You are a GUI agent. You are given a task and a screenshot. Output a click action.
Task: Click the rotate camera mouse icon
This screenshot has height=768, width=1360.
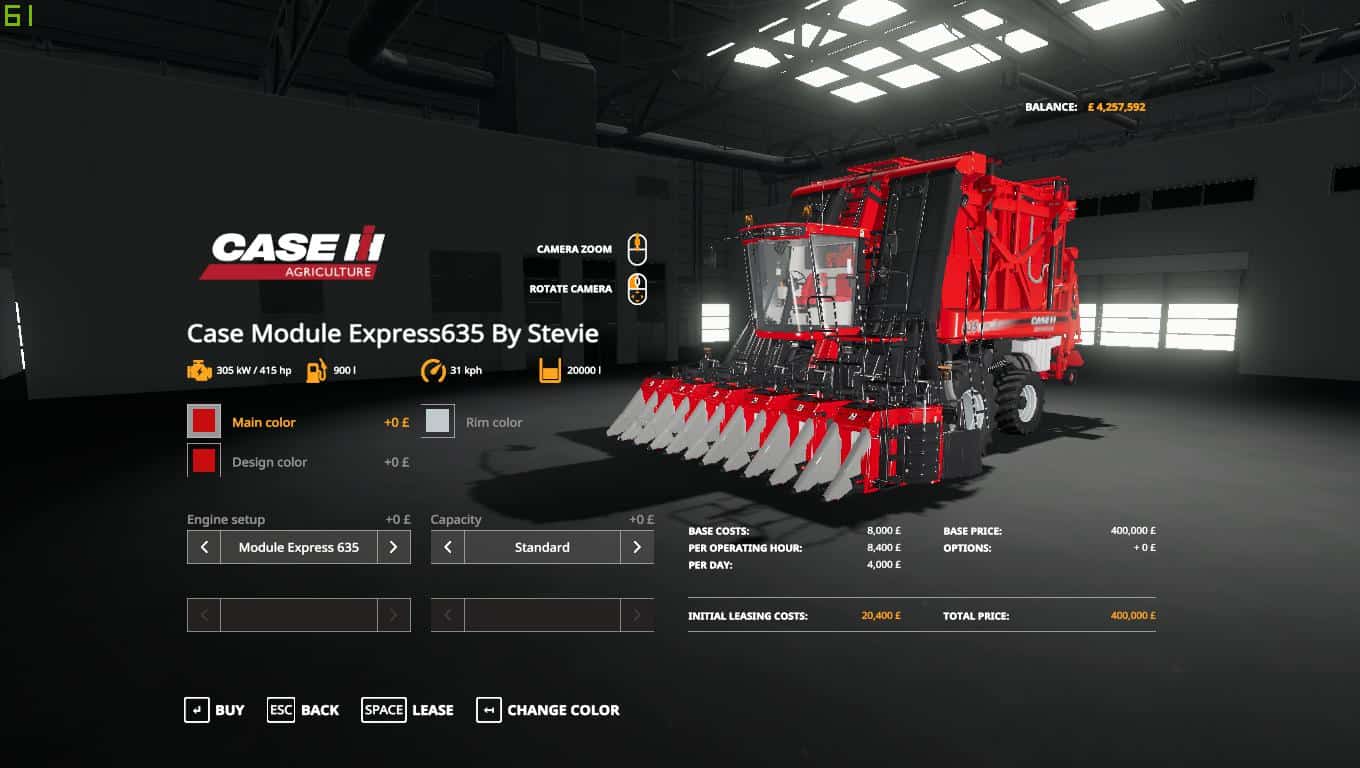(x=638, y=288)
